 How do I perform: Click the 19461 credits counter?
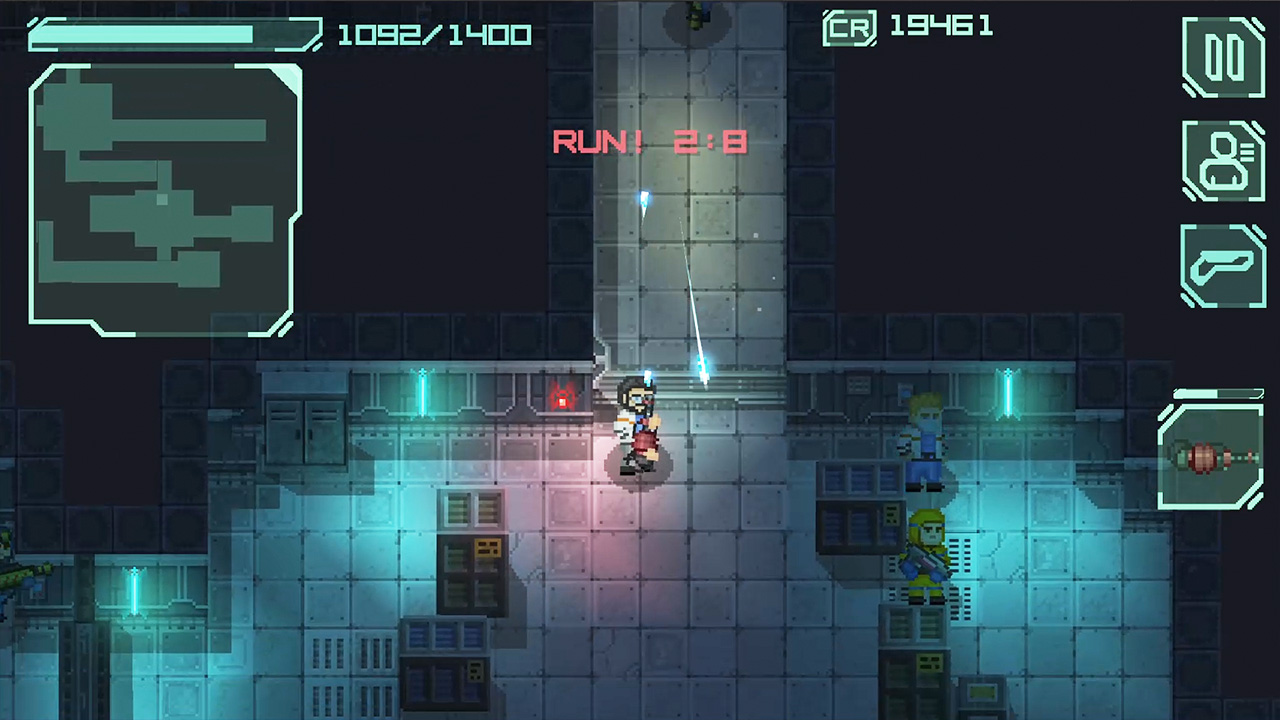(x=939, y=27)
